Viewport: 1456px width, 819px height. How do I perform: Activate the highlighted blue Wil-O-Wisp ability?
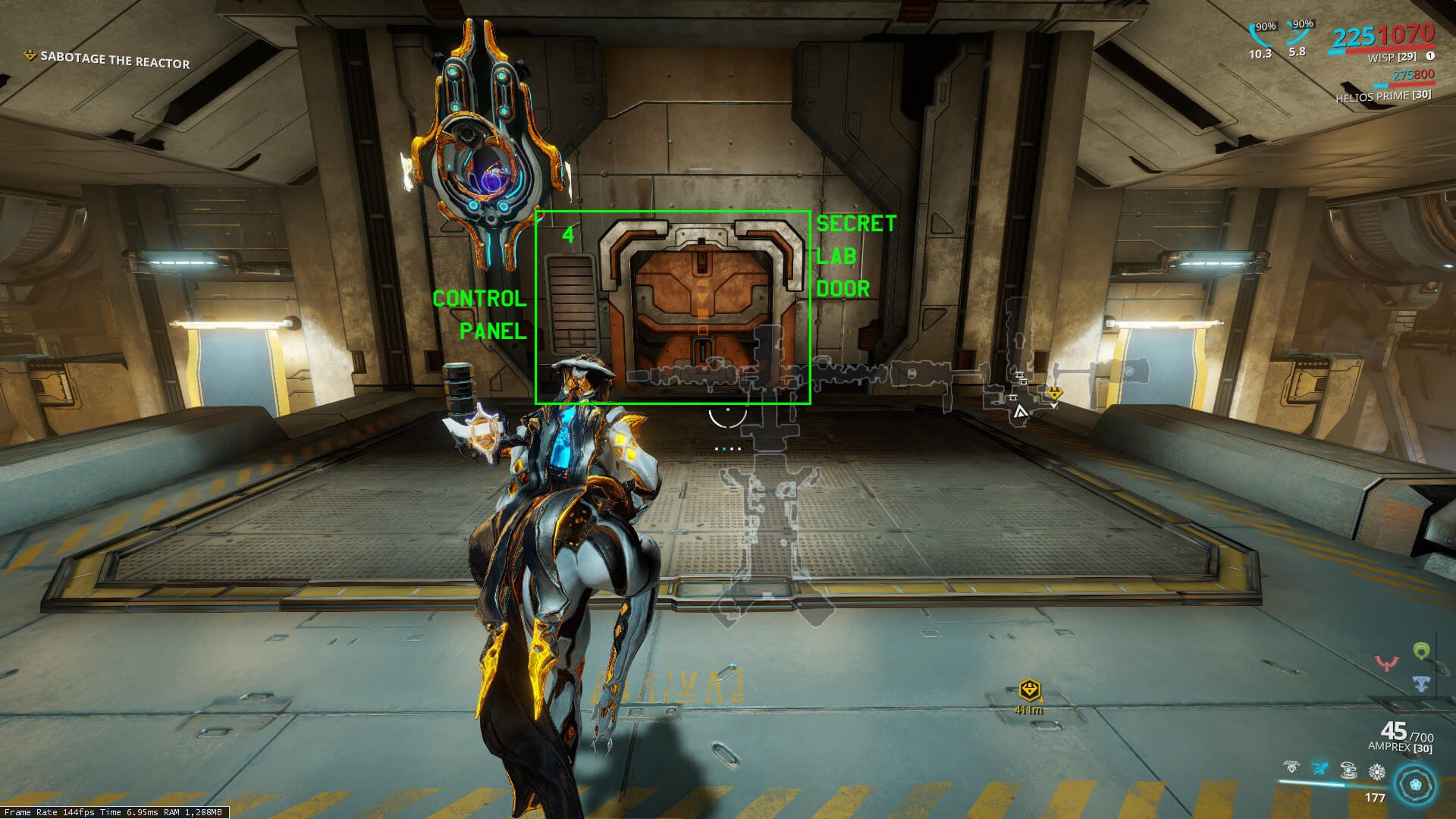tap(1319, 770)
